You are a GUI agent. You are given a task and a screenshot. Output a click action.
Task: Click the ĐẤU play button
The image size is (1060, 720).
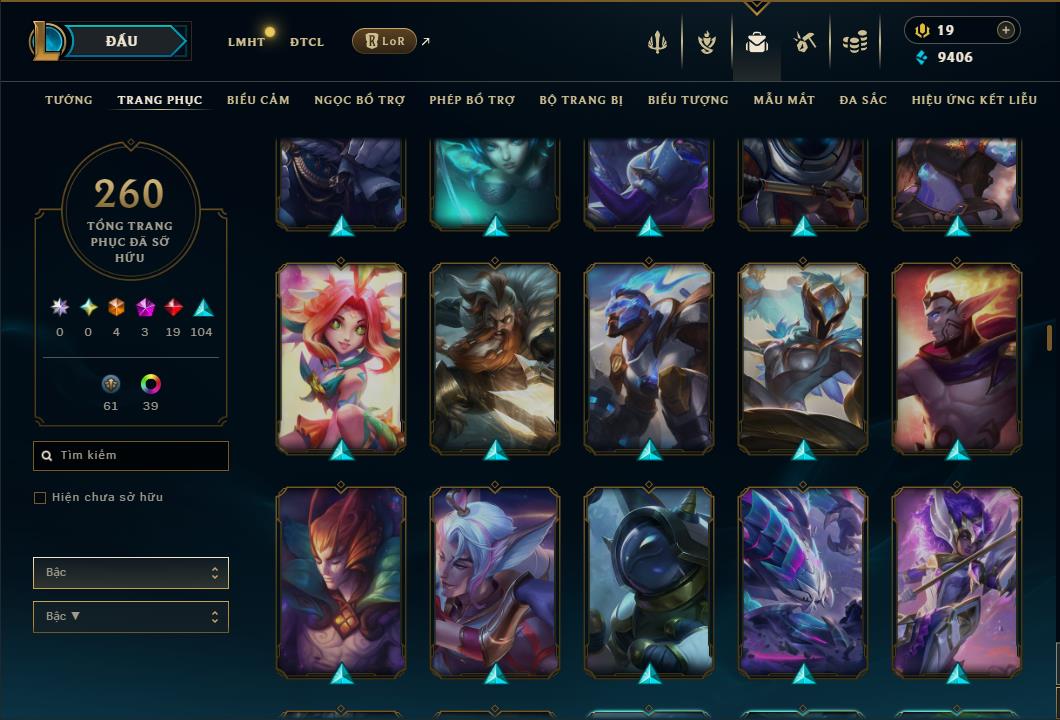(x=122, y=41)
